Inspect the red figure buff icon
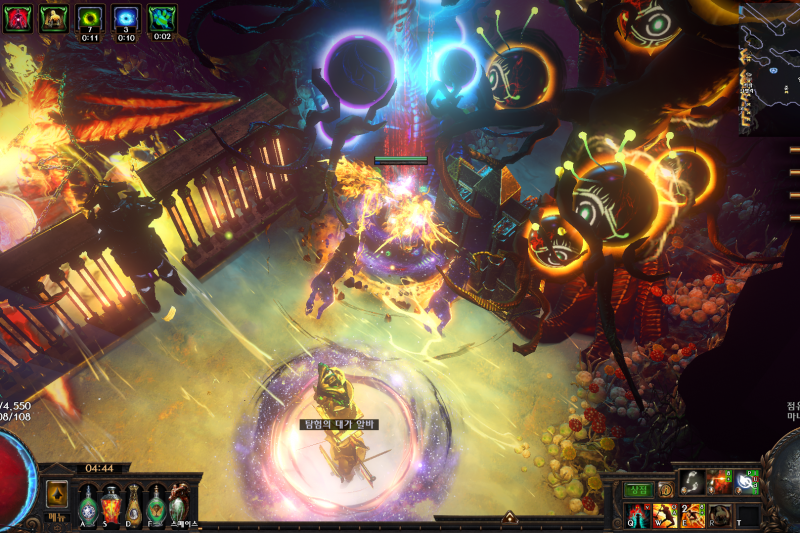Image resolution: width=800 pixels, height=533 pixels. click(17, 17)
